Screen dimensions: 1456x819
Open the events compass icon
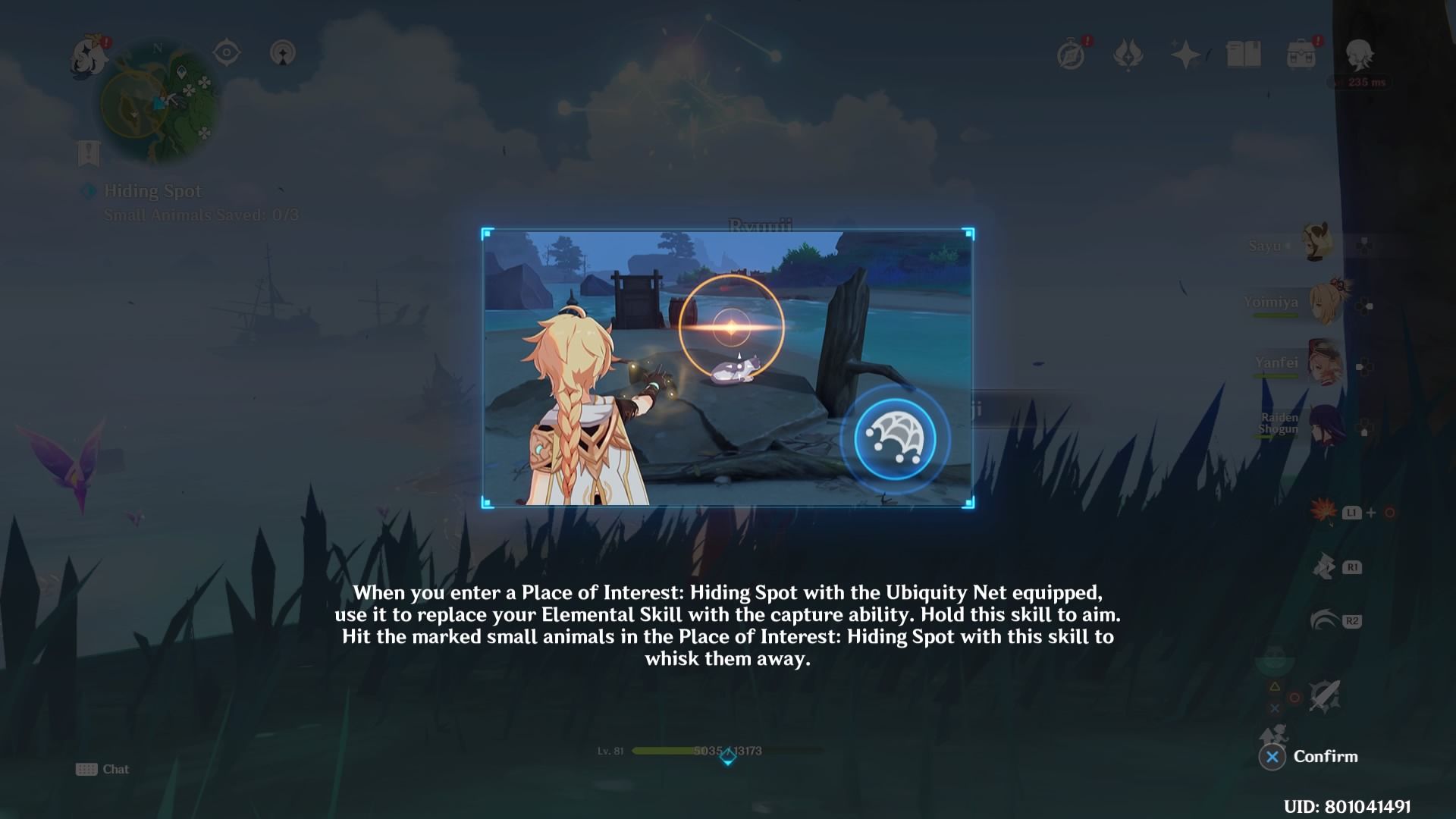(1072, 54)
